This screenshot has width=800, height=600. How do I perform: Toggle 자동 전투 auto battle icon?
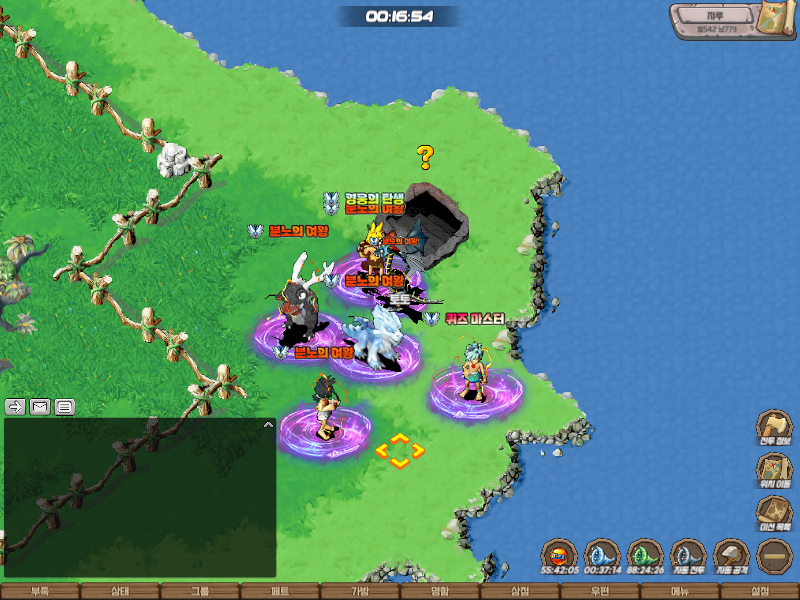pyautogui.click(x=689, y=556)
